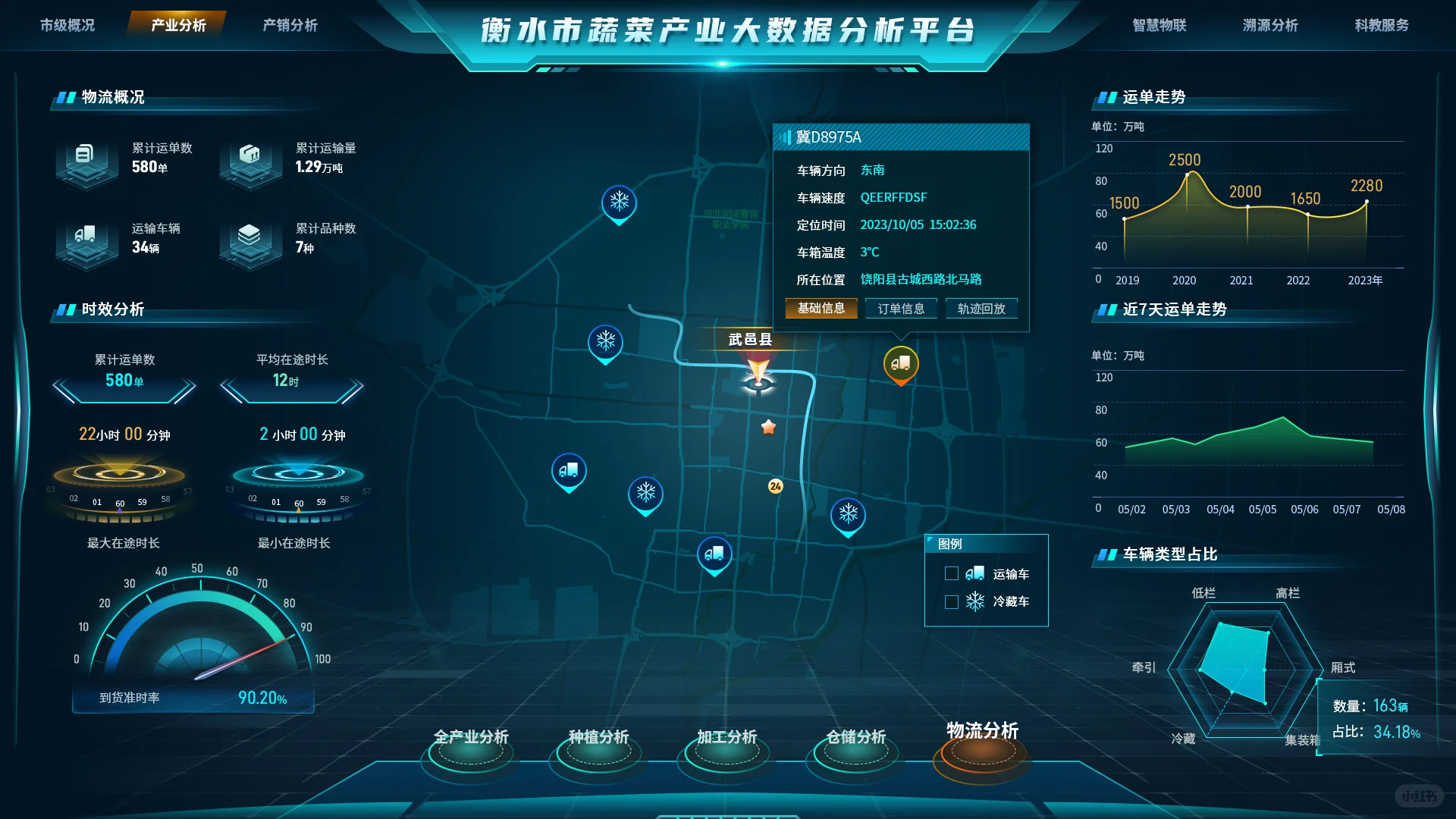Switch to the 市级概况 tab
This screenshot has height=819, width=1456.
click(x=66, y=25)
